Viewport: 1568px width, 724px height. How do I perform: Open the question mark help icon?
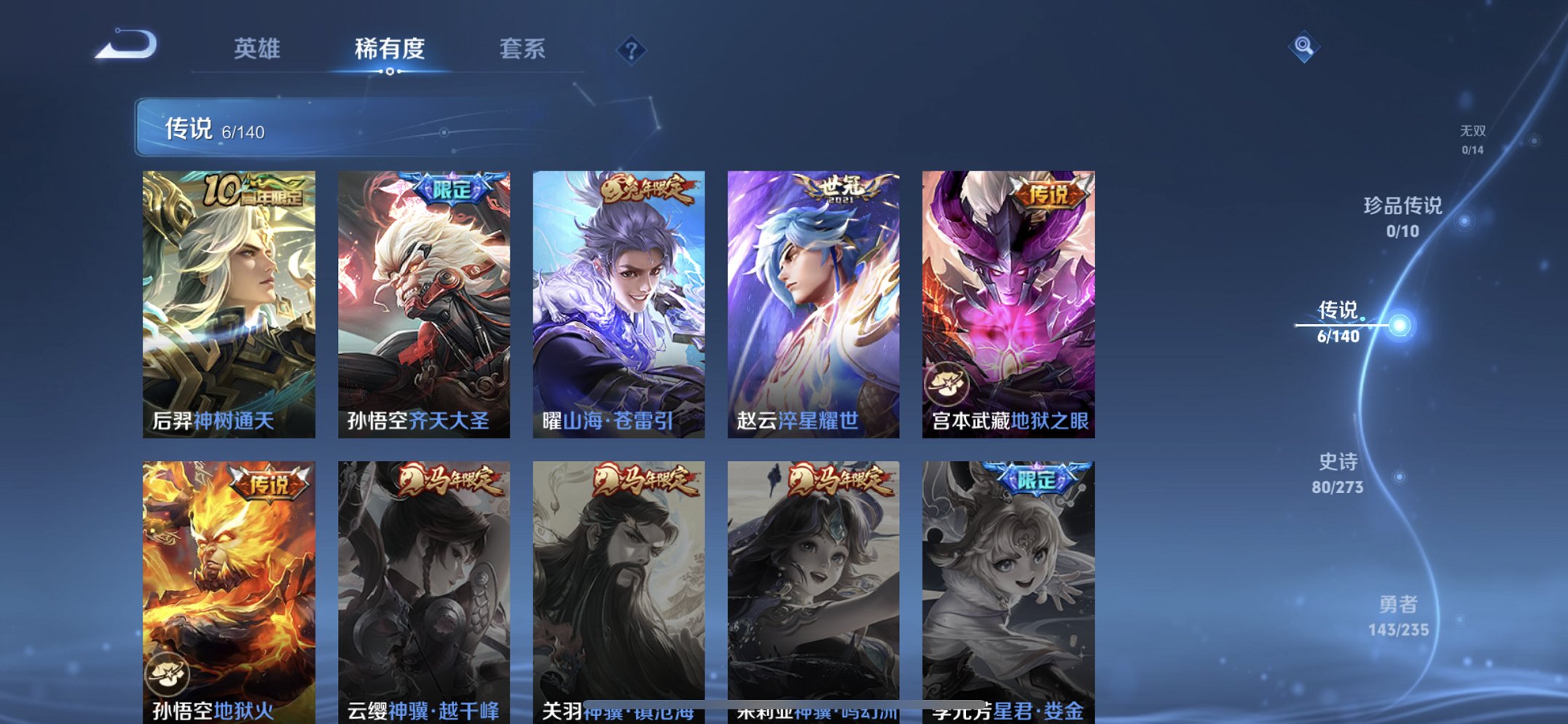(633, 49)
